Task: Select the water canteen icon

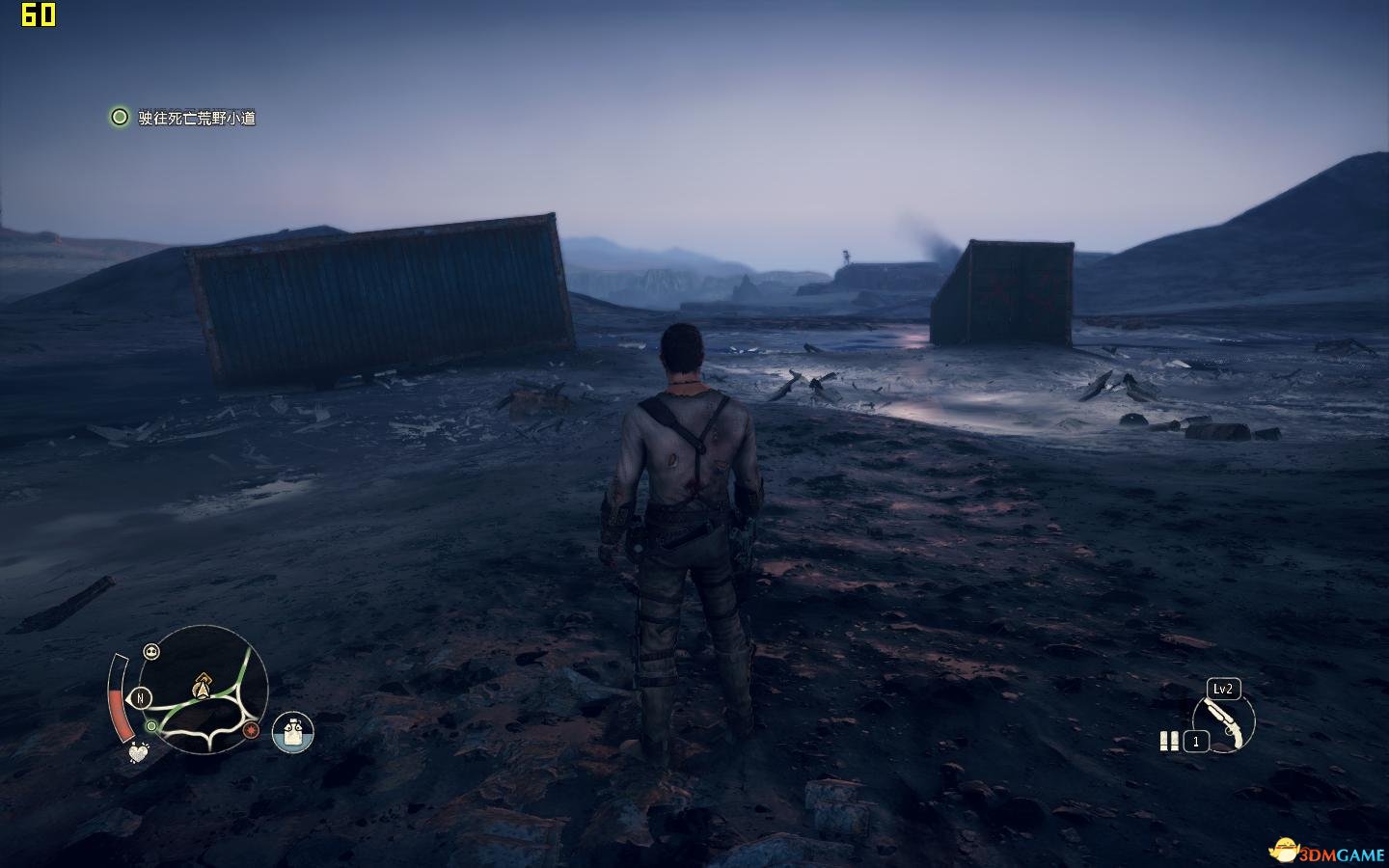Action: tap(293, 733)
